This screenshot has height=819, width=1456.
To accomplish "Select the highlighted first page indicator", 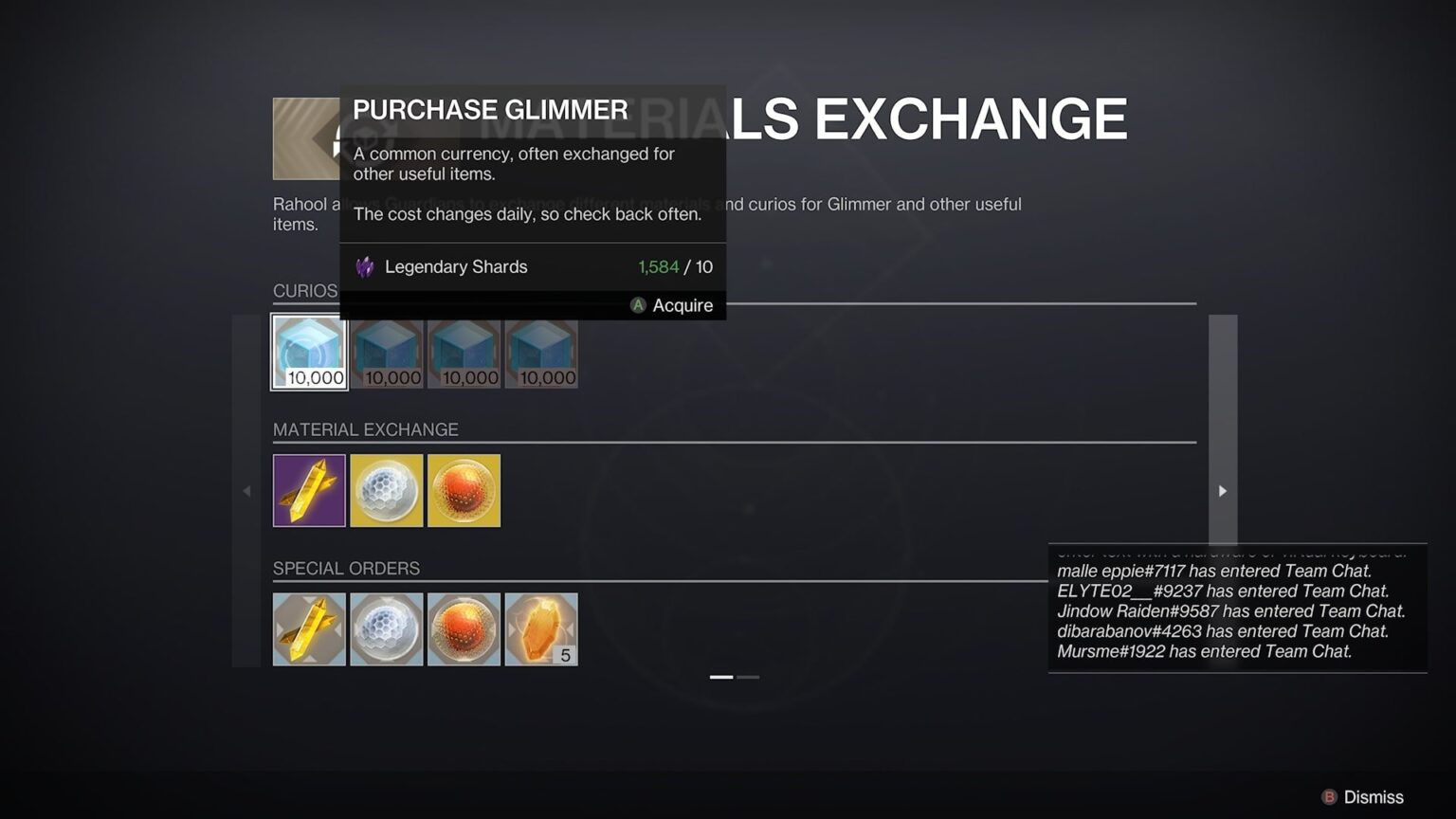I will tap(720, 677).
